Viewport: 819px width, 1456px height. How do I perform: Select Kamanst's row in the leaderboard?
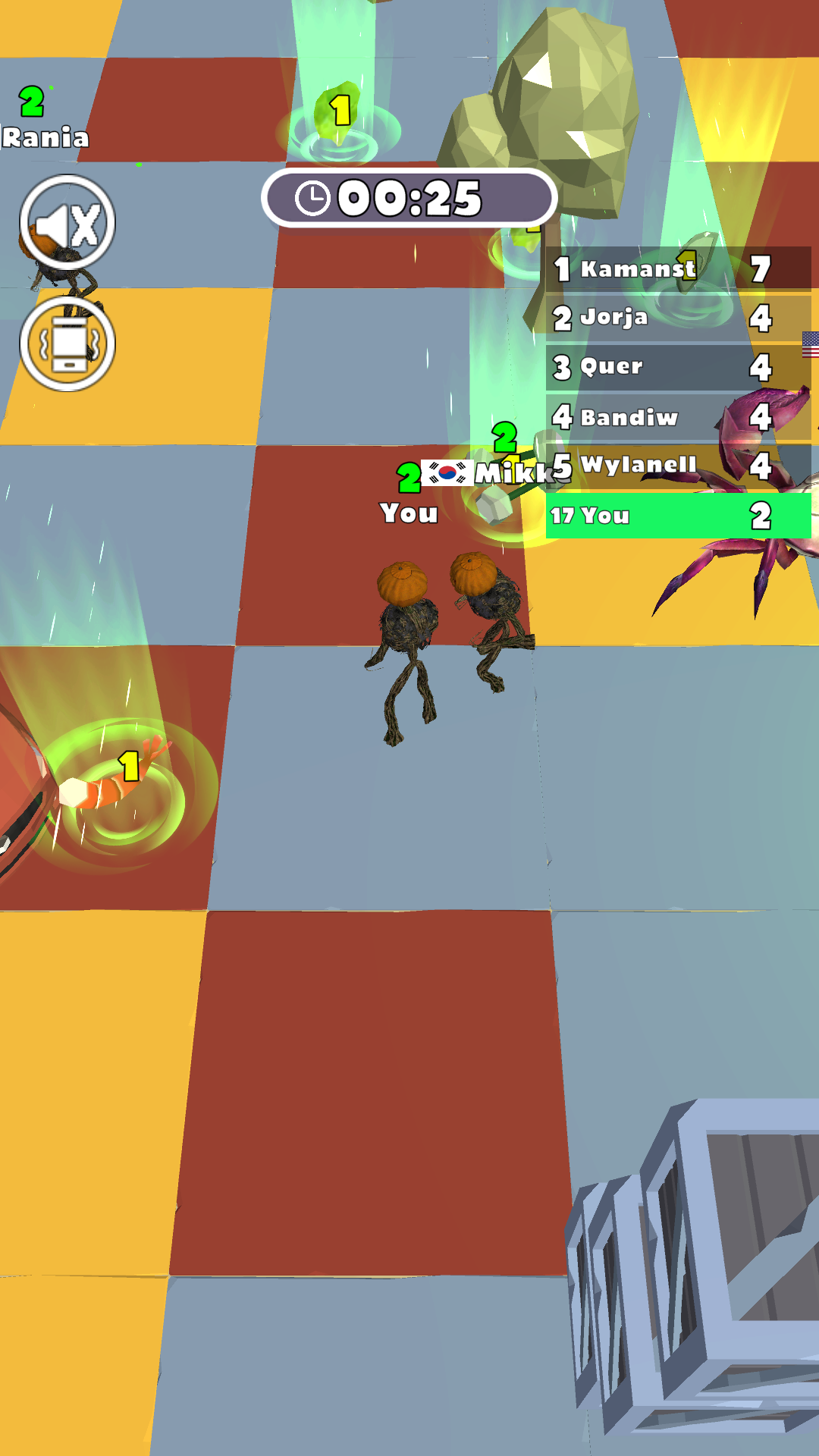[x=677, y=268]
